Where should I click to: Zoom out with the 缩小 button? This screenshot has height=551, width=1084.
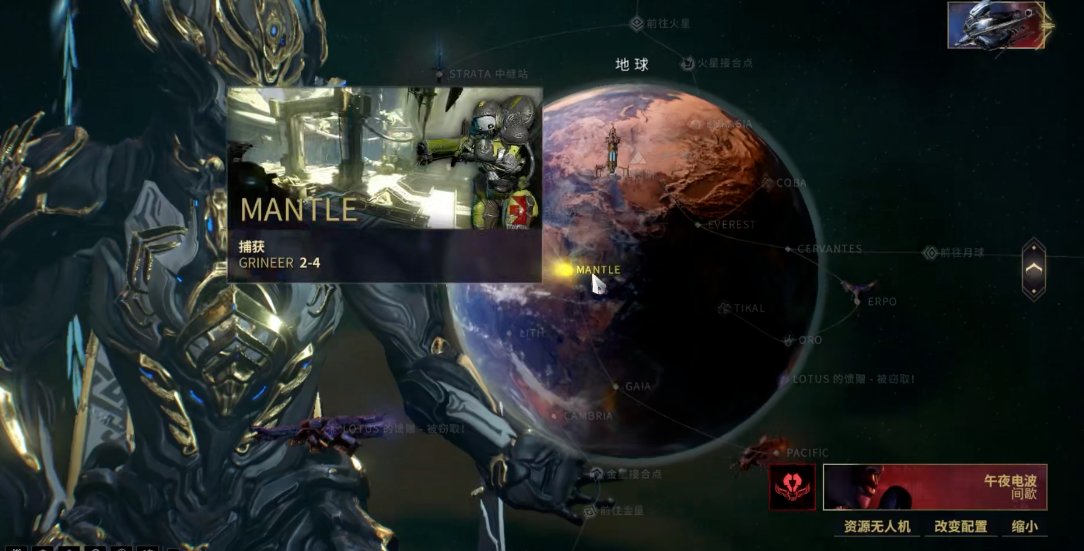[1024, 526]
